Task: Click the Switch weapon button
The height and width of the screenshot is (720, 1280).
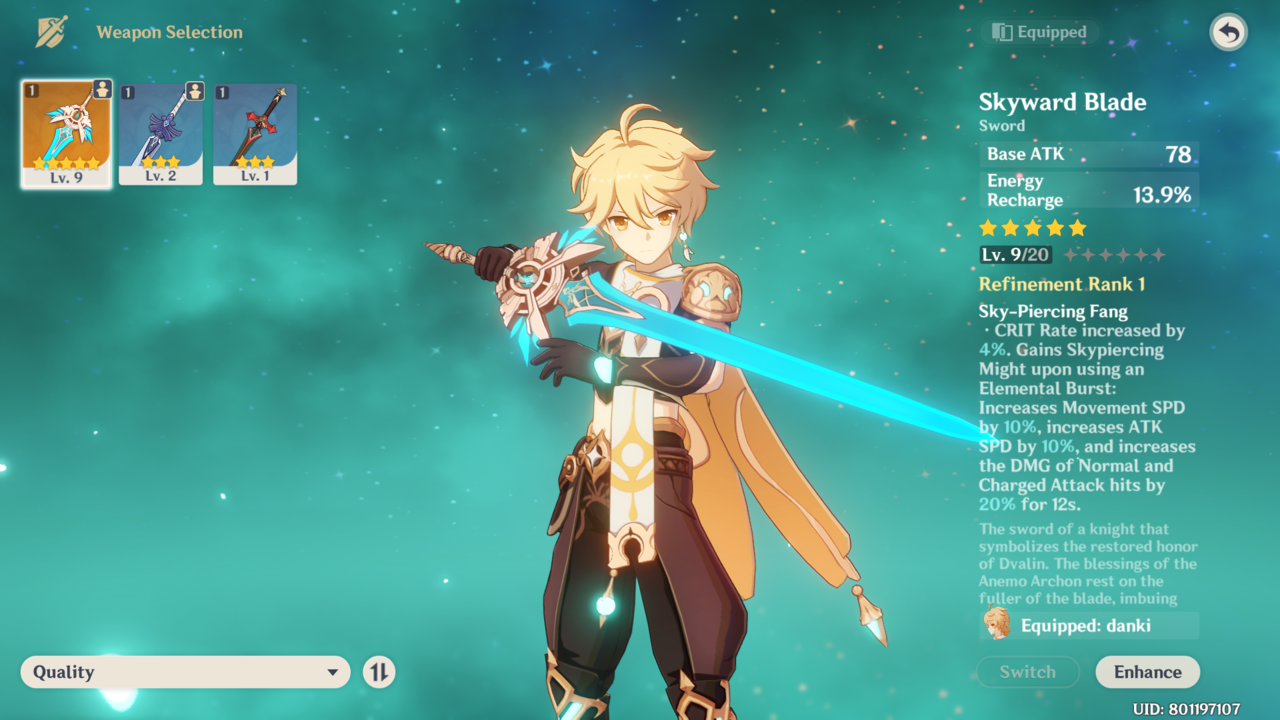Action: coord(1027,672)
